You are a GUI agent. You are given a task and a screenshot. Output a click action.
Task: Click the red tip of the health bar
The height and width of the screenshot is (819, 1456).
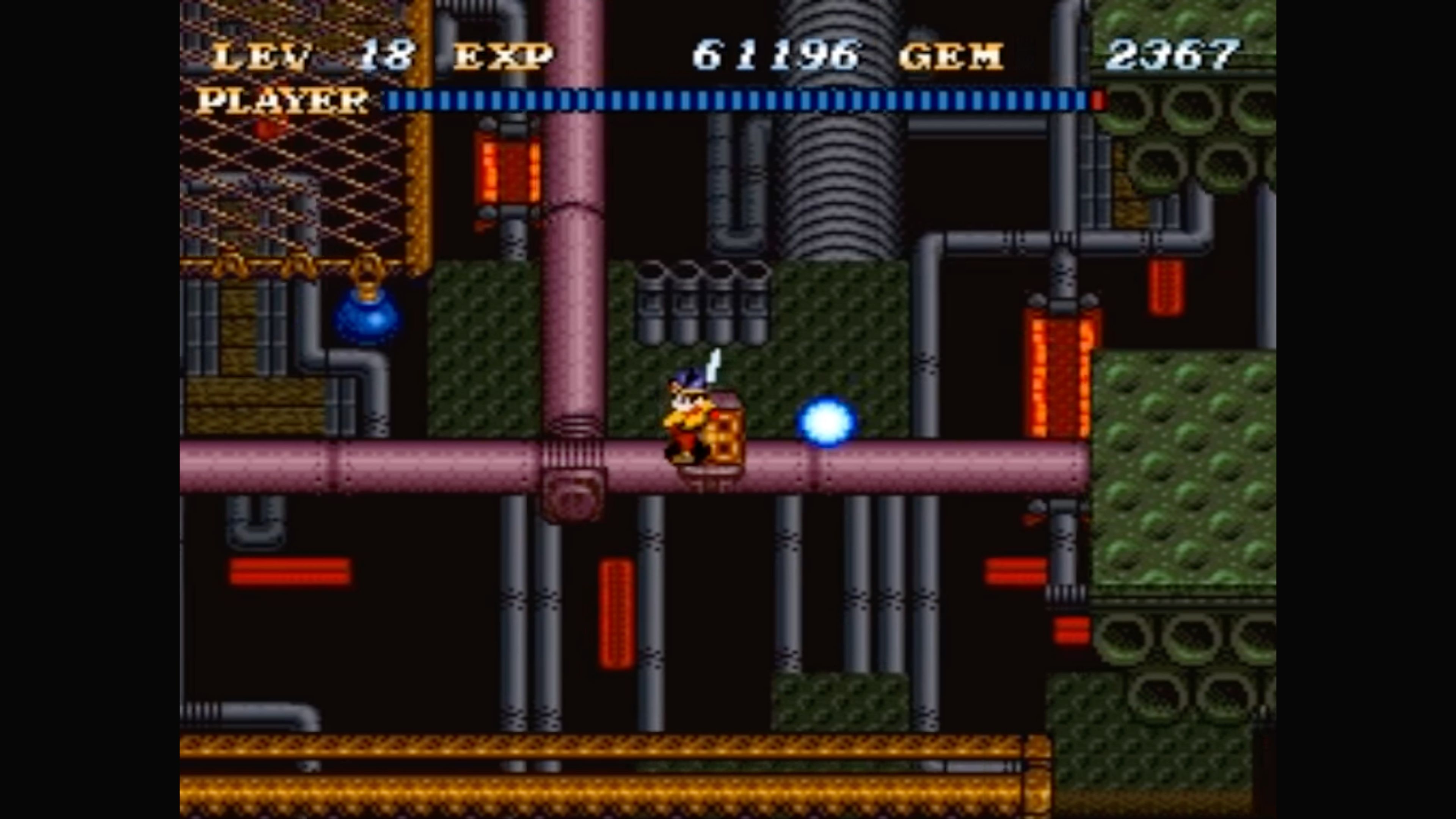point(1097,100)
